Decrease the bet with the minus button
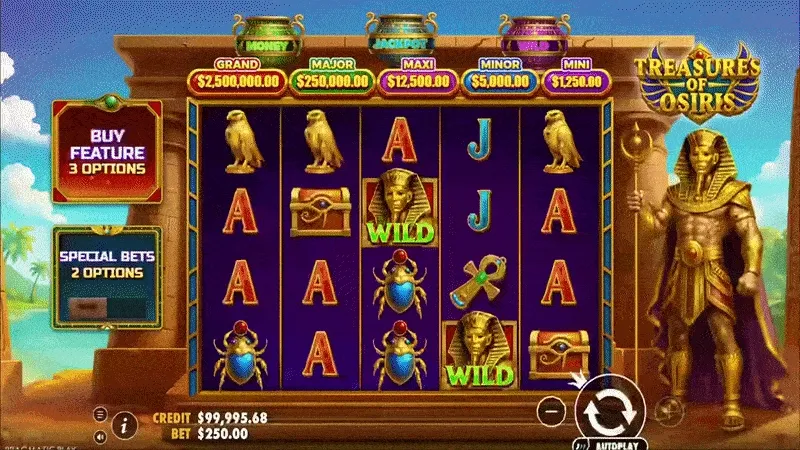This screenshot has width=800, height=450. click(551, 409)
